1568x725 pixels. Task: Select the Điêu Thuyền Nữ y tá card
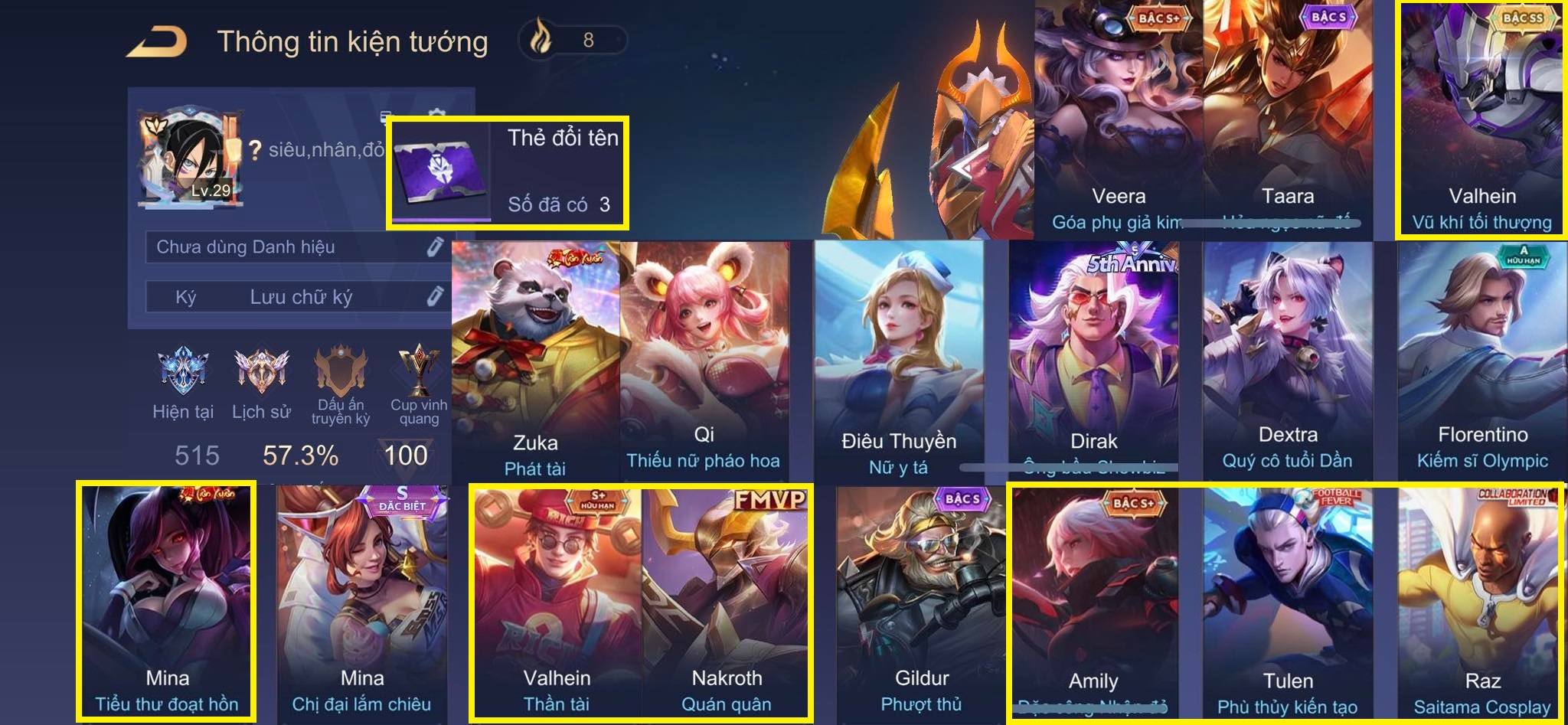coord(899,360)
